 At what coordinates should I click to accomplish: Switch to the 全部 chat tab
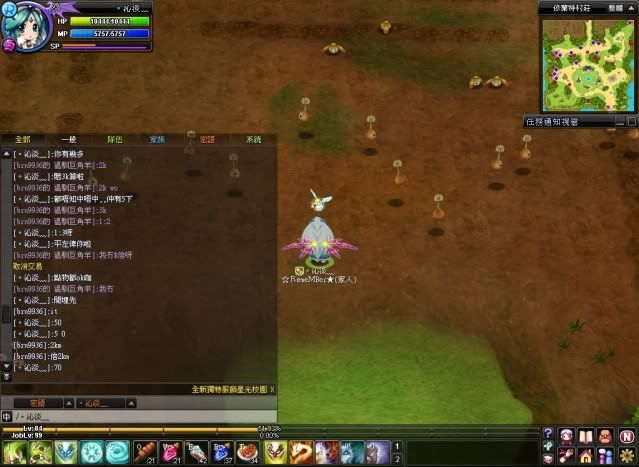coord(24,140)
